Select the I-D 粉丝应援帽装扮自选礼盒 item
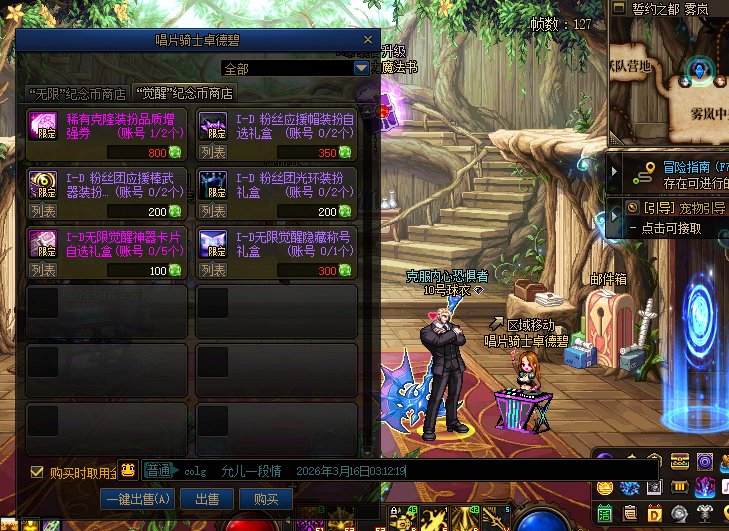The width and height of the screenshot is (729, 531). [277, 124]
